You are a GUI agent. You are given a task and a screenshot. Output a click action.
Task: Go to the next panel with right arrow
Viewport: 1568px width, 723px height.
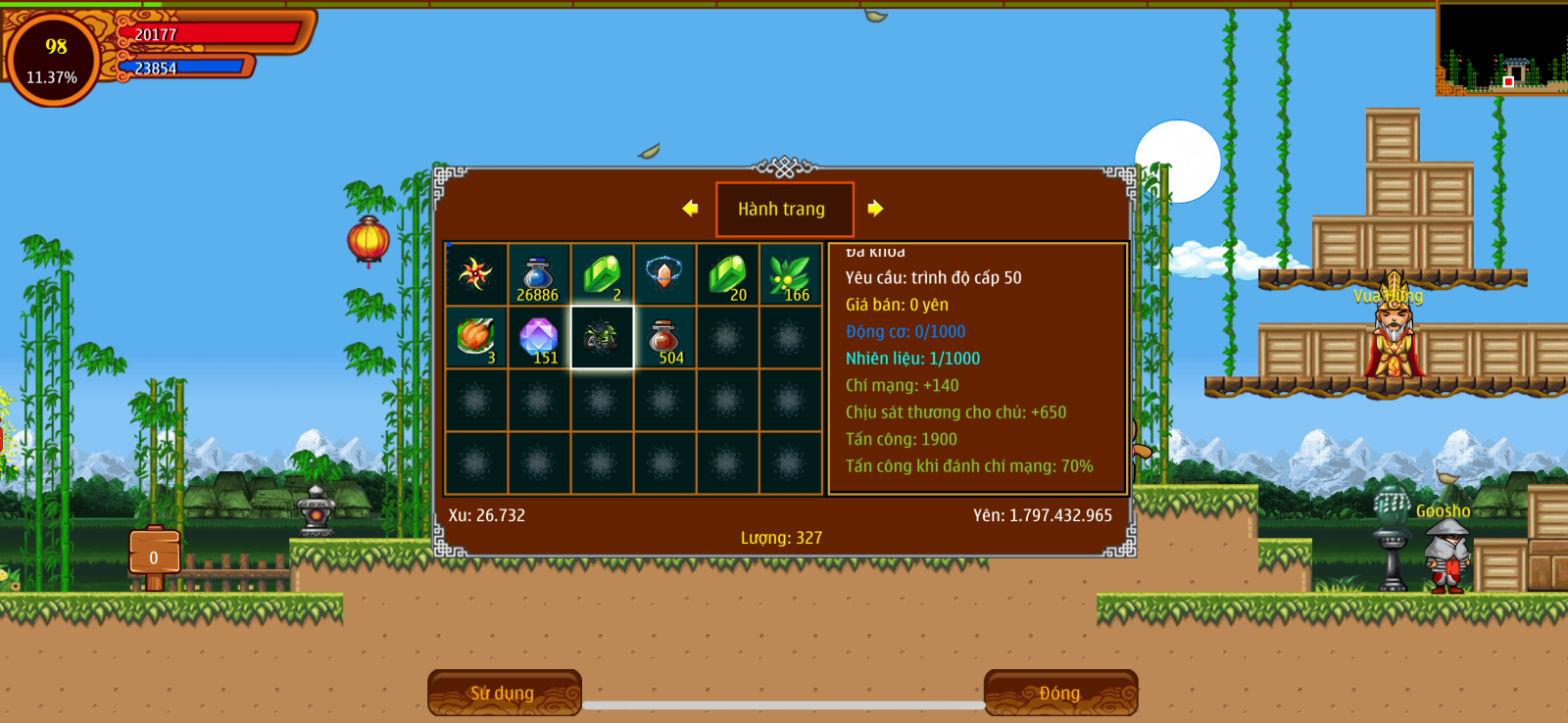(x=875, y=209)
